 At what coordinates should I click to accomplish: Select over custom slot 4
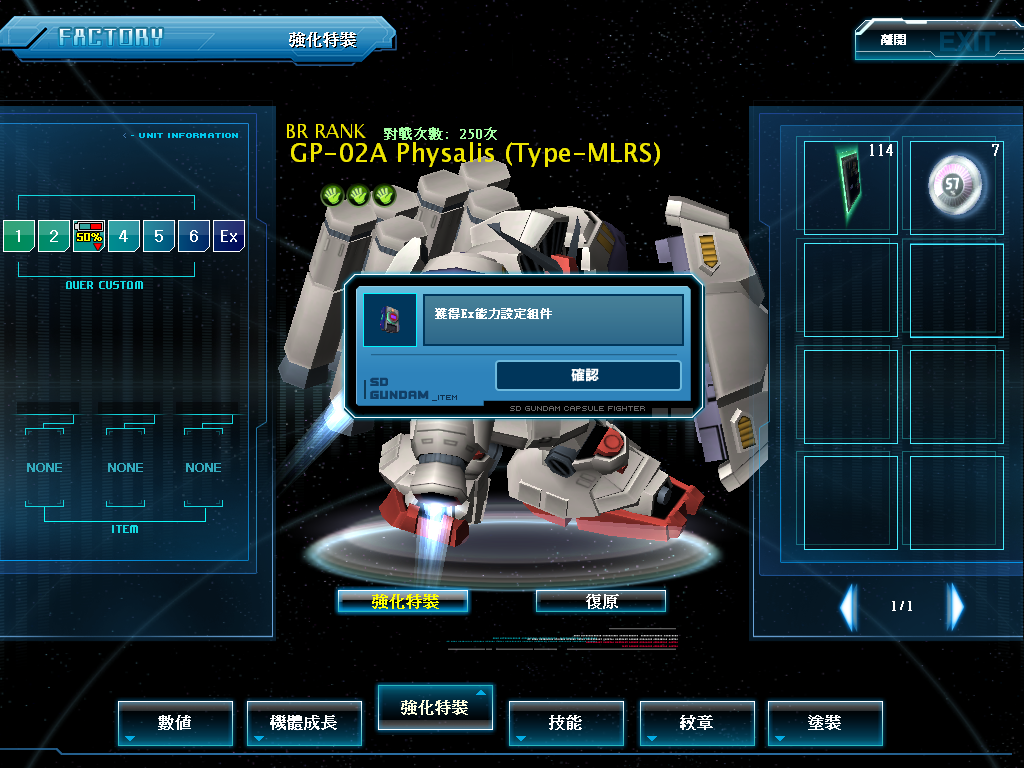[x=124, y=237]
